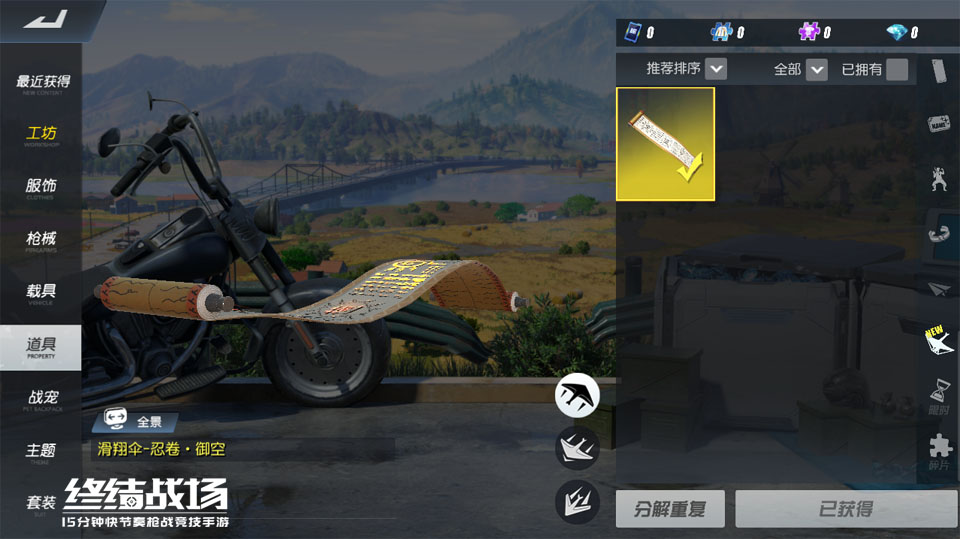Select the ninja scroll glider thumbnail
Image resolution: width=960 pixels, height=539 pixels.
click(665, 144)
